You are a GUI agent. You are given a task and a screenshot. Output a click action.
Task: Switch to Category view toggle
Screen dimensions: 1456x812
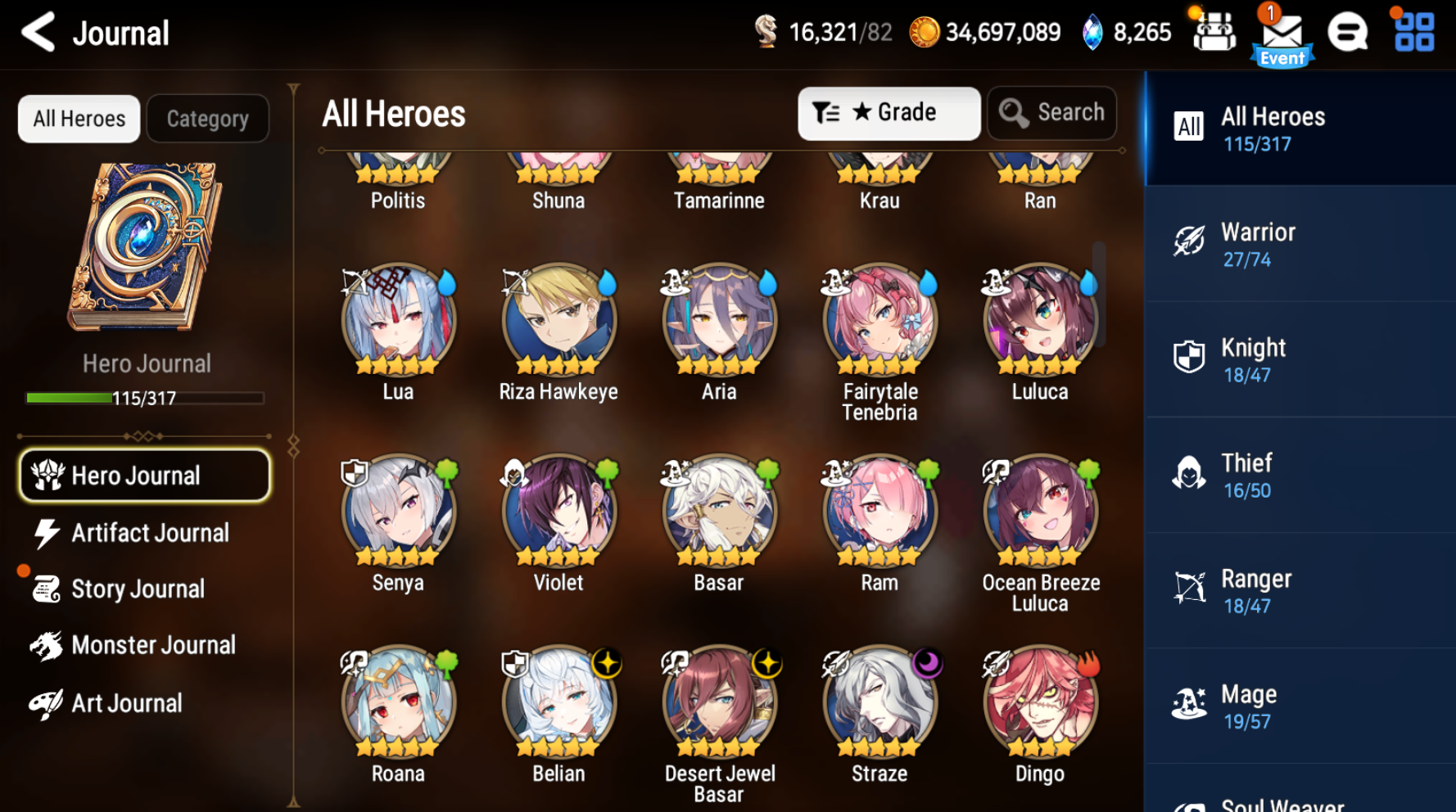[x=207, y=119]
